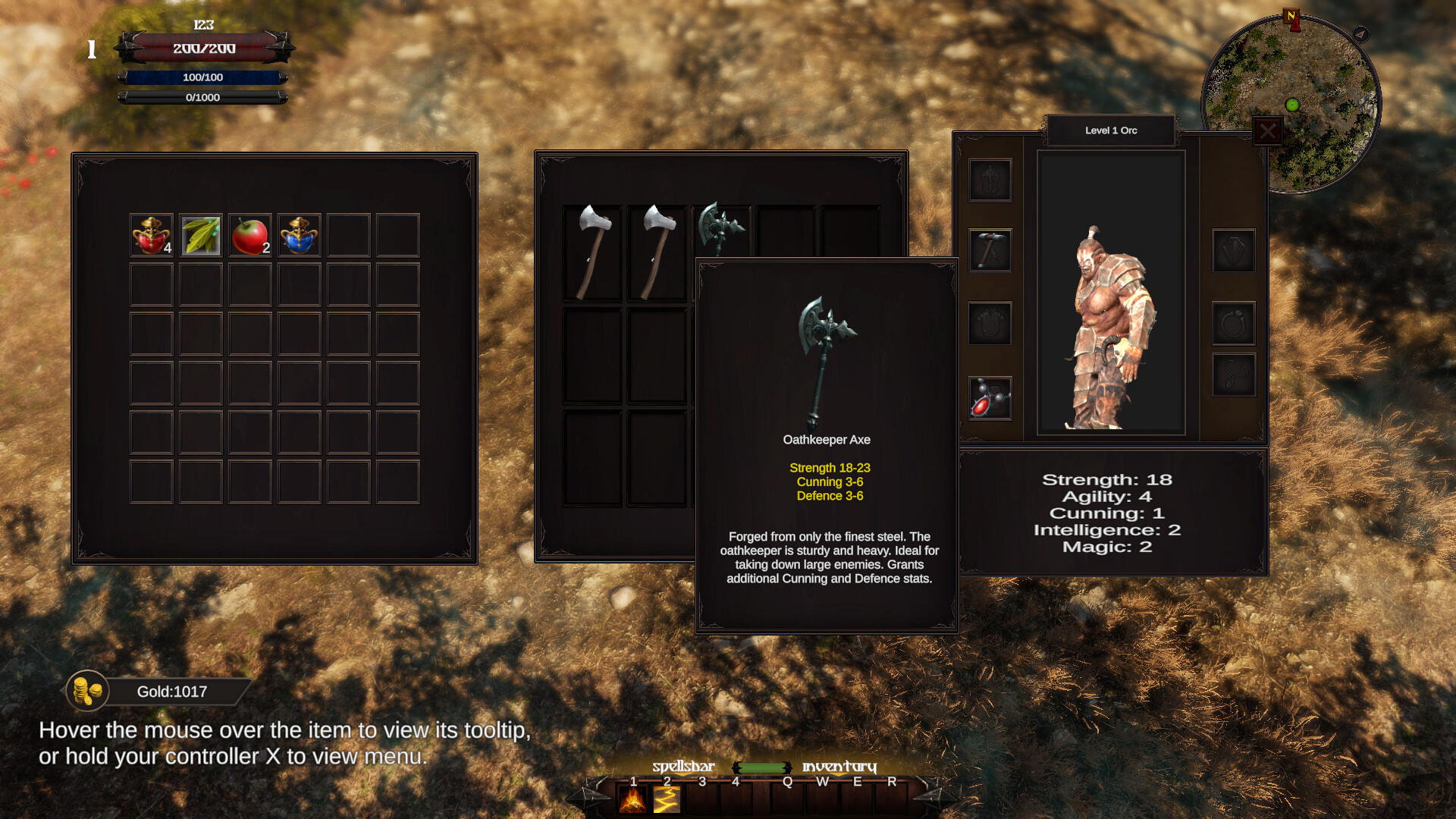The image size is (1456, 819).
Task: Cast the lightning spell in slot 2
Action: point(667,800)
